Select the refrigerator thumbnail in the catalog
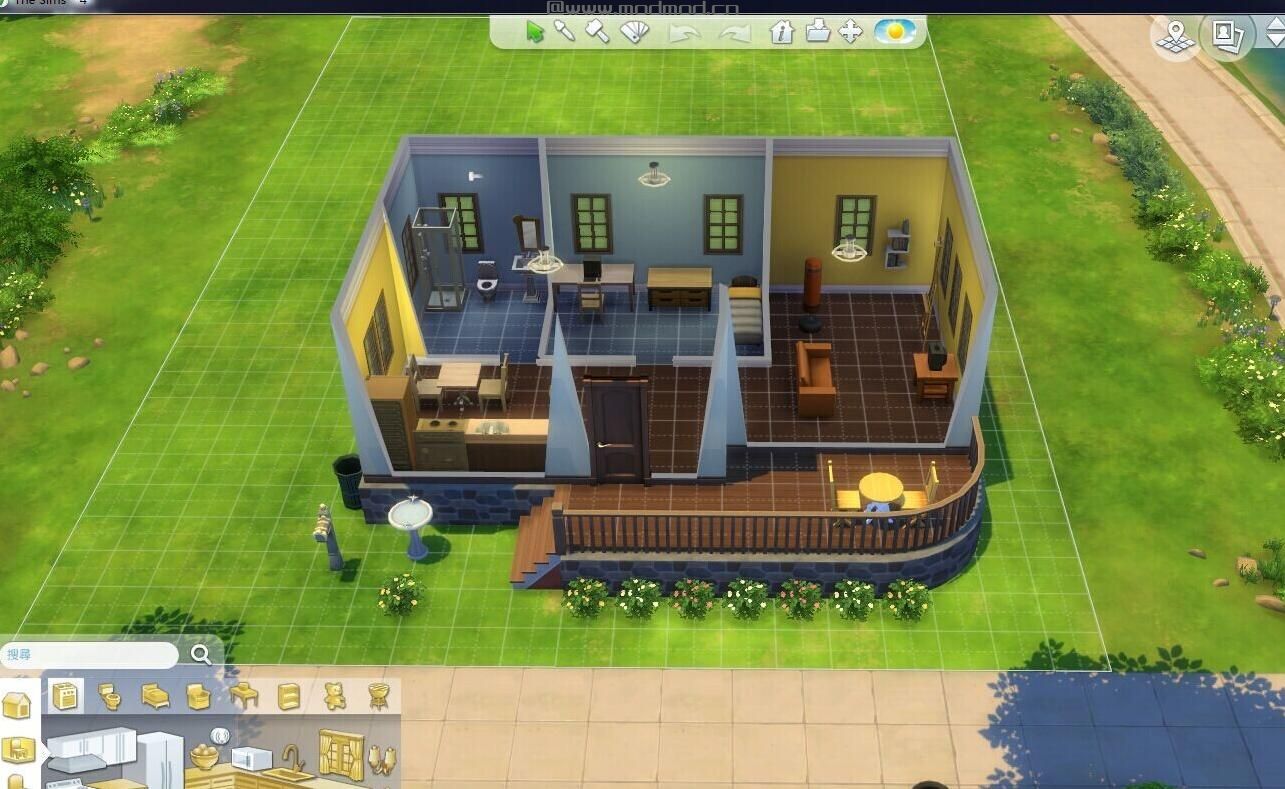This screenshot has height=789, width=1285. click(x=160, y=755)
